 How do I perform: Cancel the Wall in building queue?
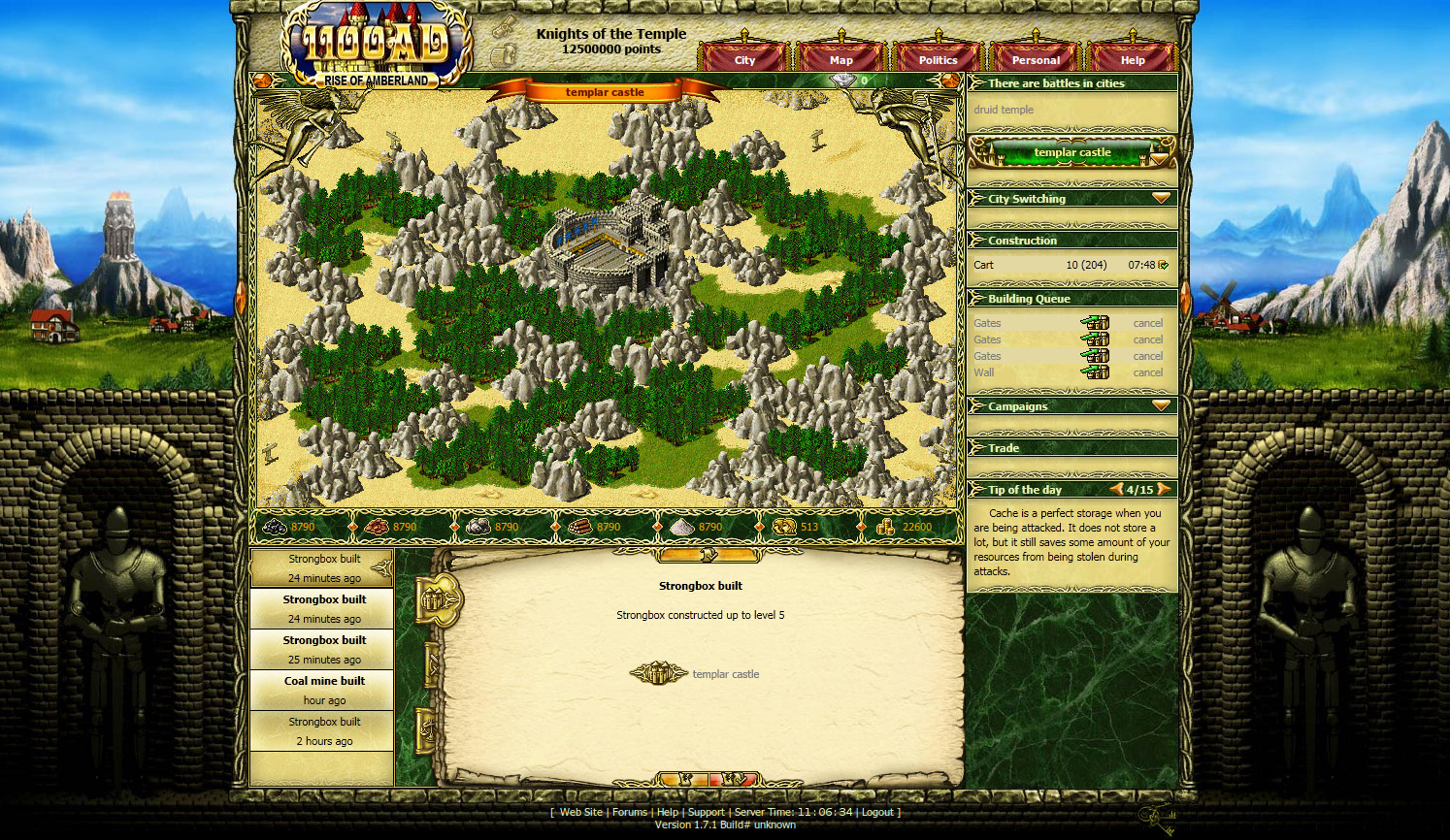point(1147,372)
